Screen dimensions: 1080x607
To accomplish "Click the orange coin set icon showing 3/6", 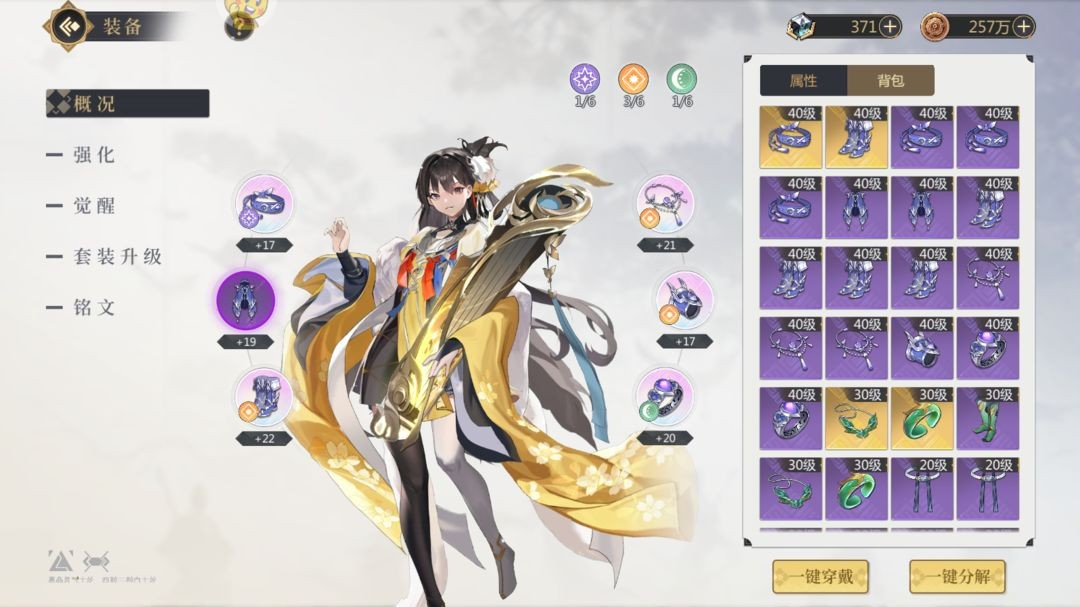I will 633,79.
